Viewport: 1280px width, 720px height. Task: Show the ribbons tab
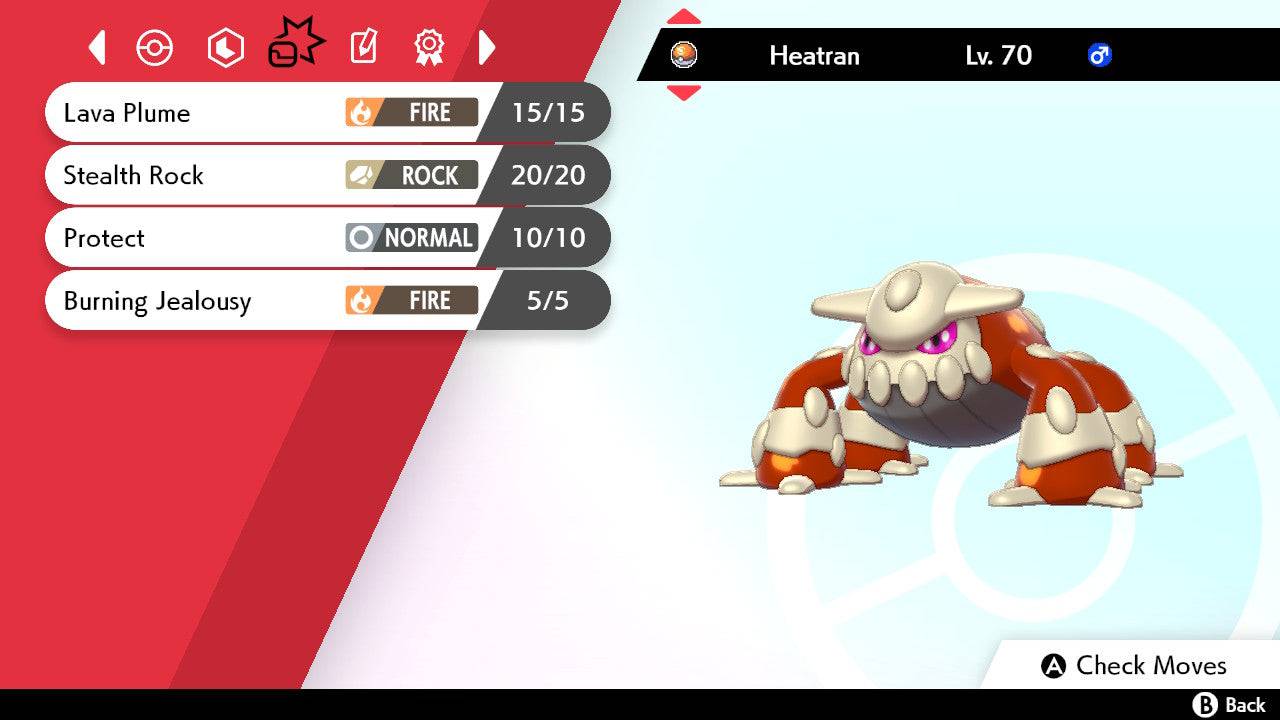429,47
